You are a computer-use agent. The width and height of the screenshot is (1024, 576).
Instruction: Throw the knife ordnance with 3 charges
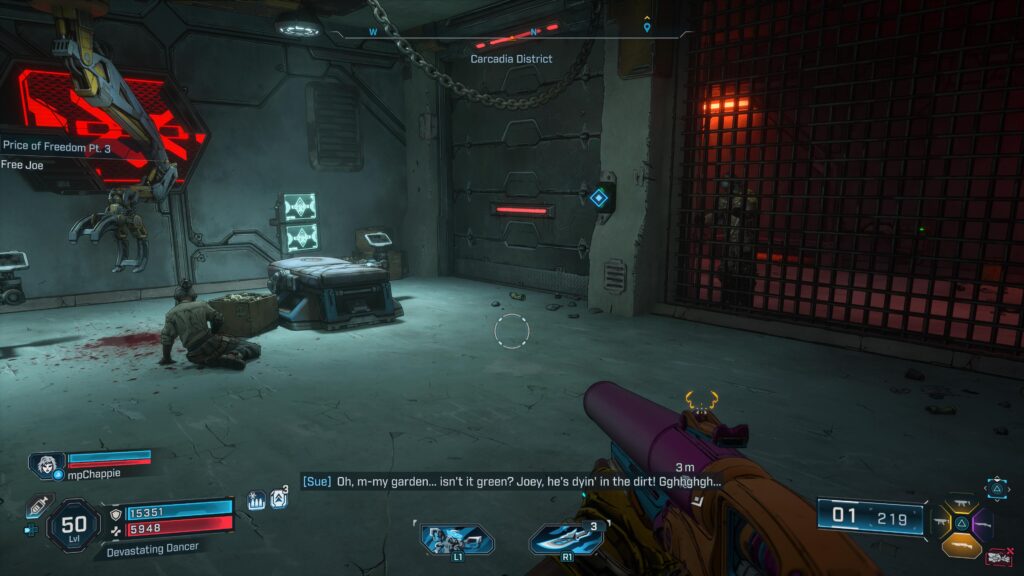click(565, 539)
